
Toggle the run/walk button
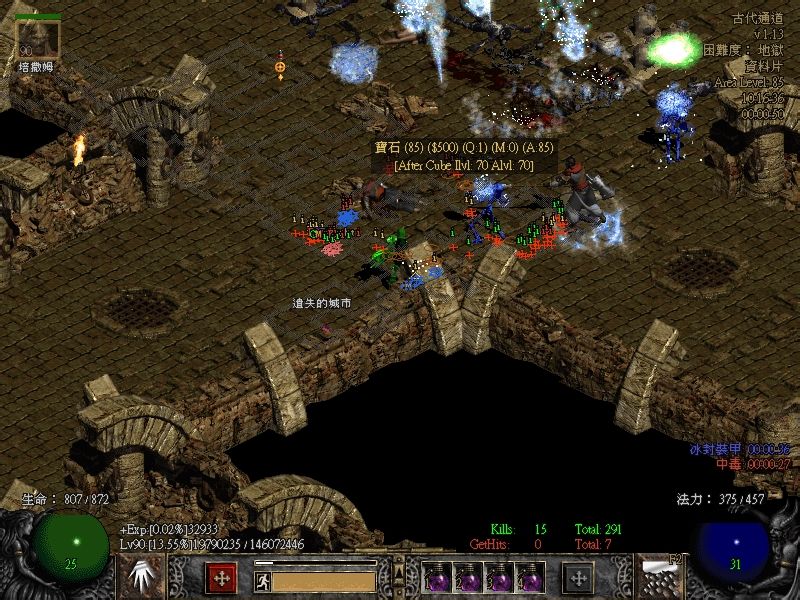tap(262, 578)
